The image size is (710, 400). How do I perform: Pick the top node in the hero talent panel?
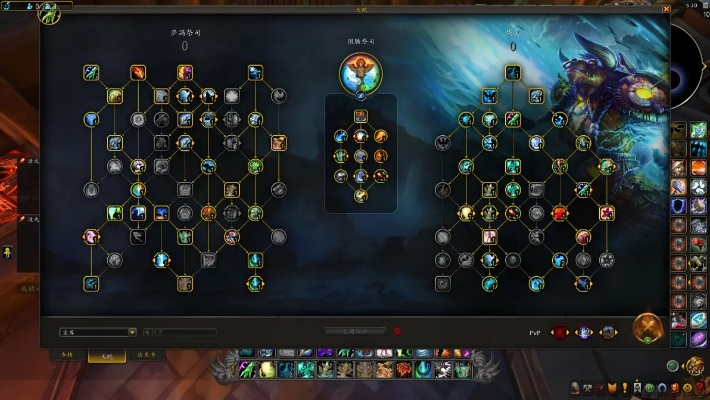[360, 115]
